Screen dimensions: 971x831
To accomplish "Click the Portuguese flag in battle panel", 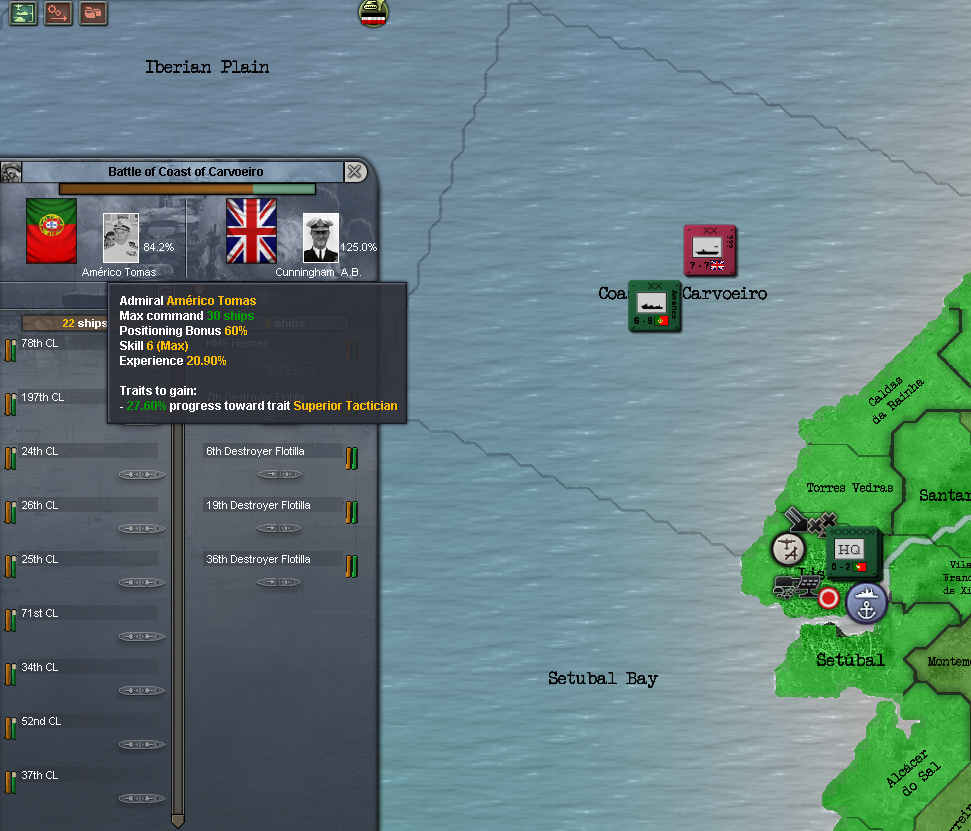I will point(51,230).
